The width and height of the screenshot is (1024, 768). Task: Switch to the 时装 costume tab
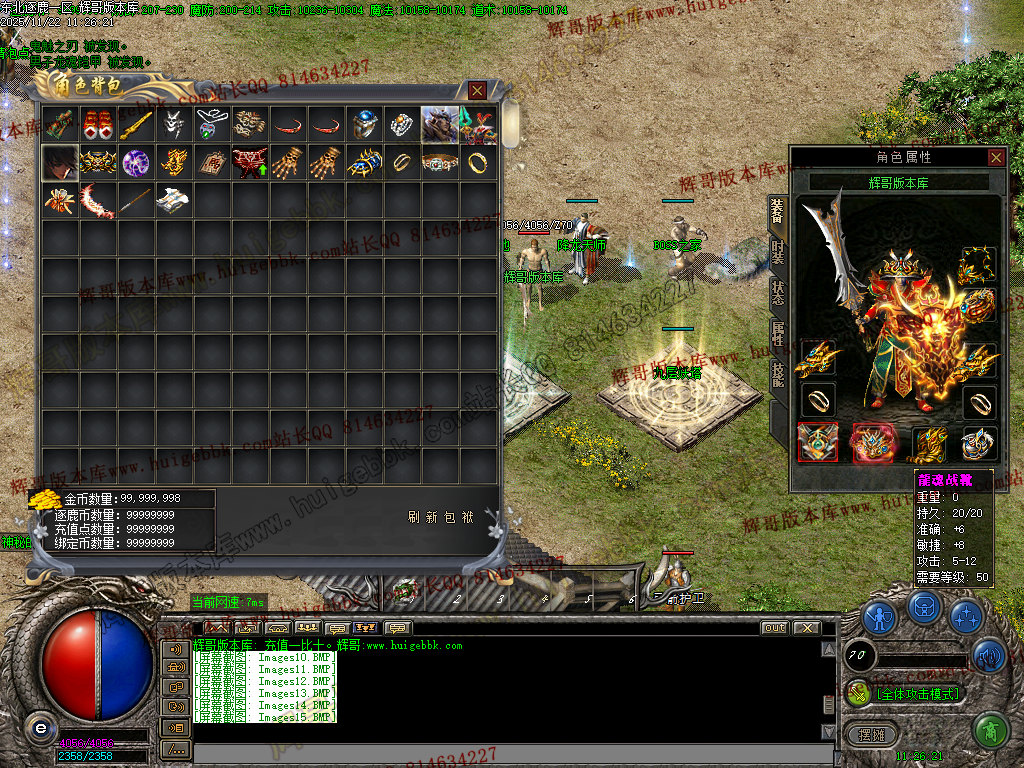[x=778, y=253]
